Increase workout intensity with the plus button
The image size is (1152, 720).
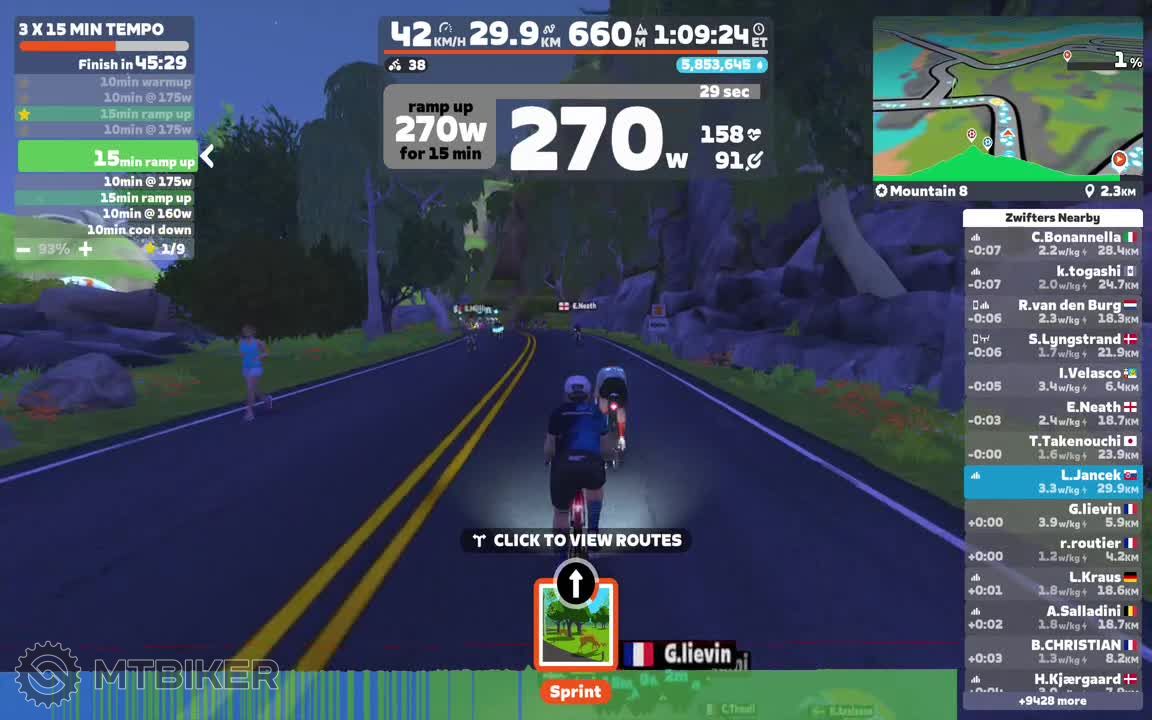tap(86, 248)
